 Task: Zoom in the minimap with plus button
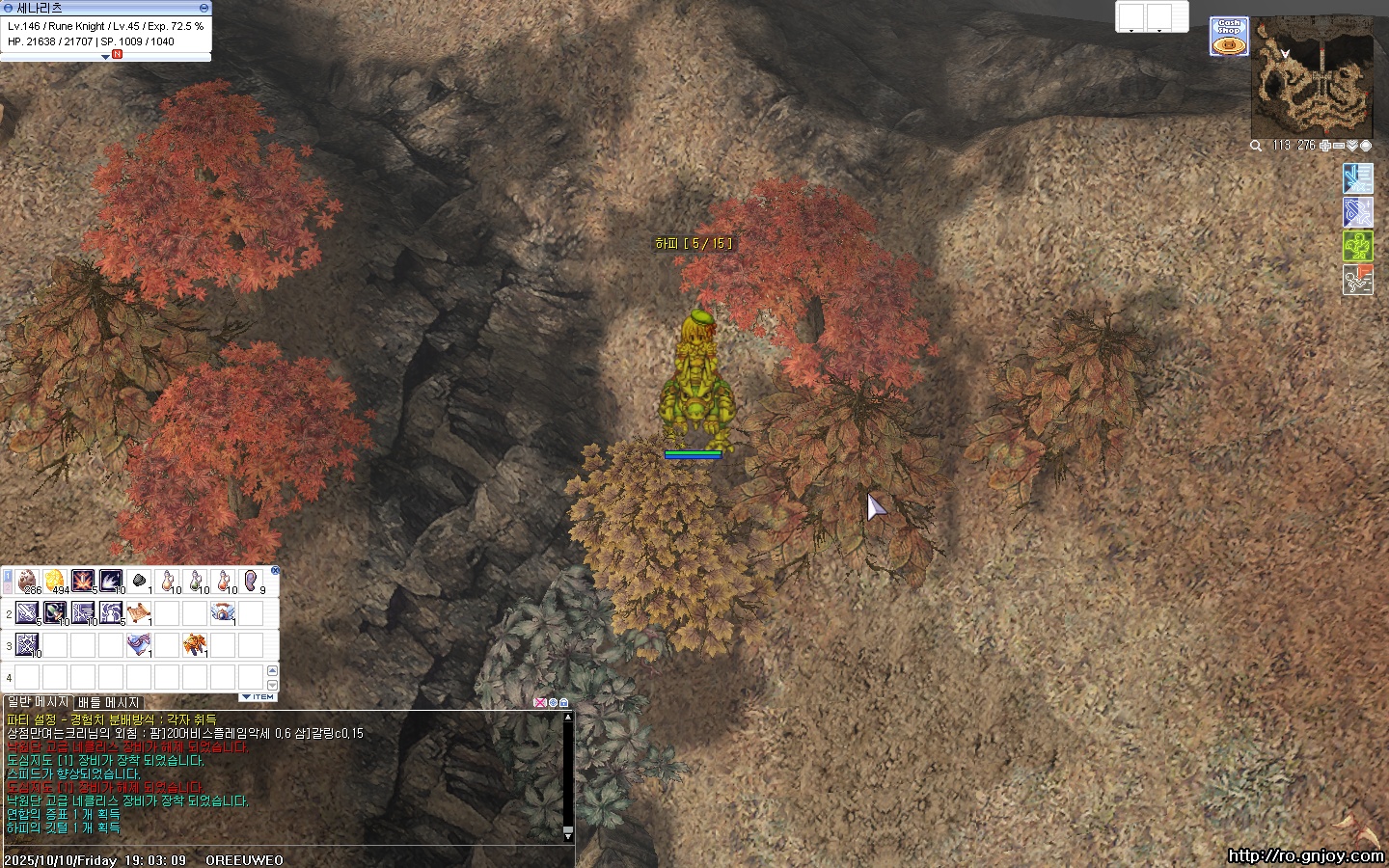(1325, 146)
